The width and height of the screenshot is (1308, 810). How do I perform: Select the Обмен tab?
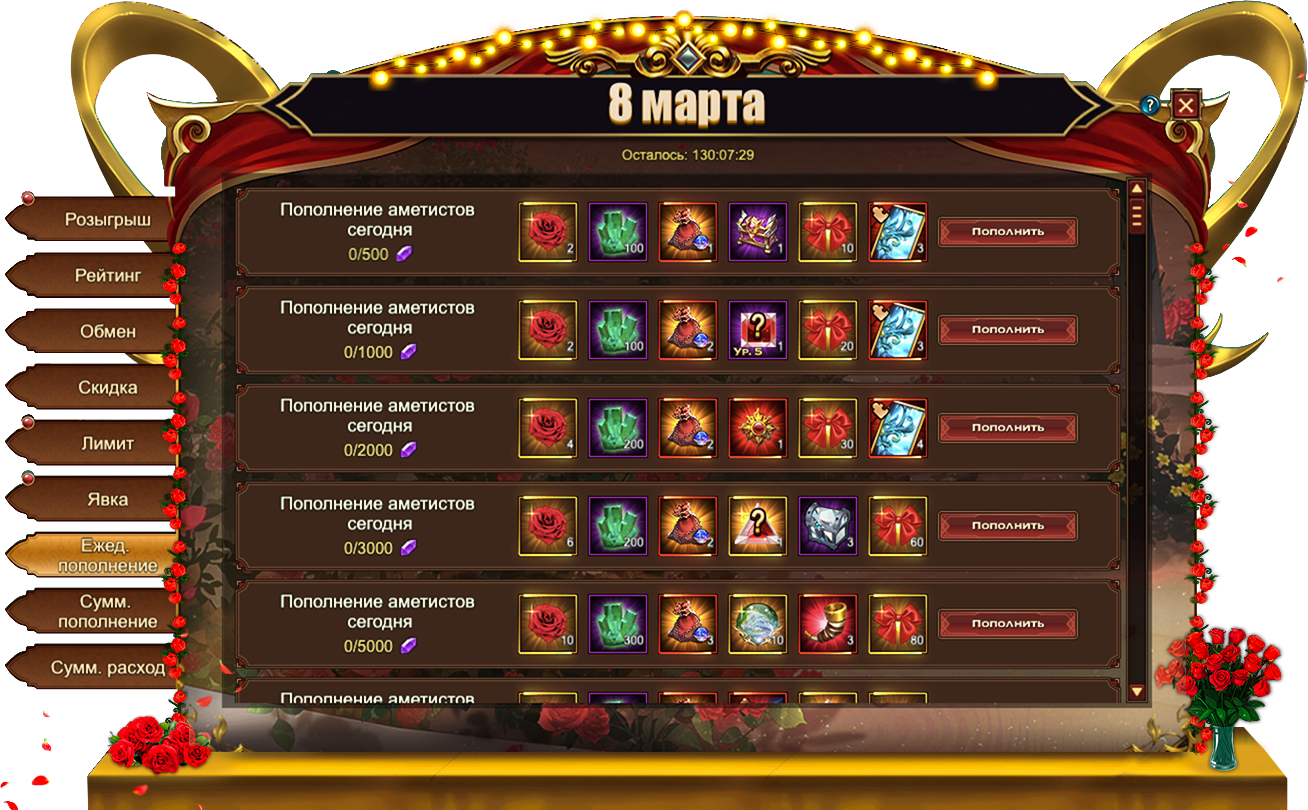[x=106, y=331]
